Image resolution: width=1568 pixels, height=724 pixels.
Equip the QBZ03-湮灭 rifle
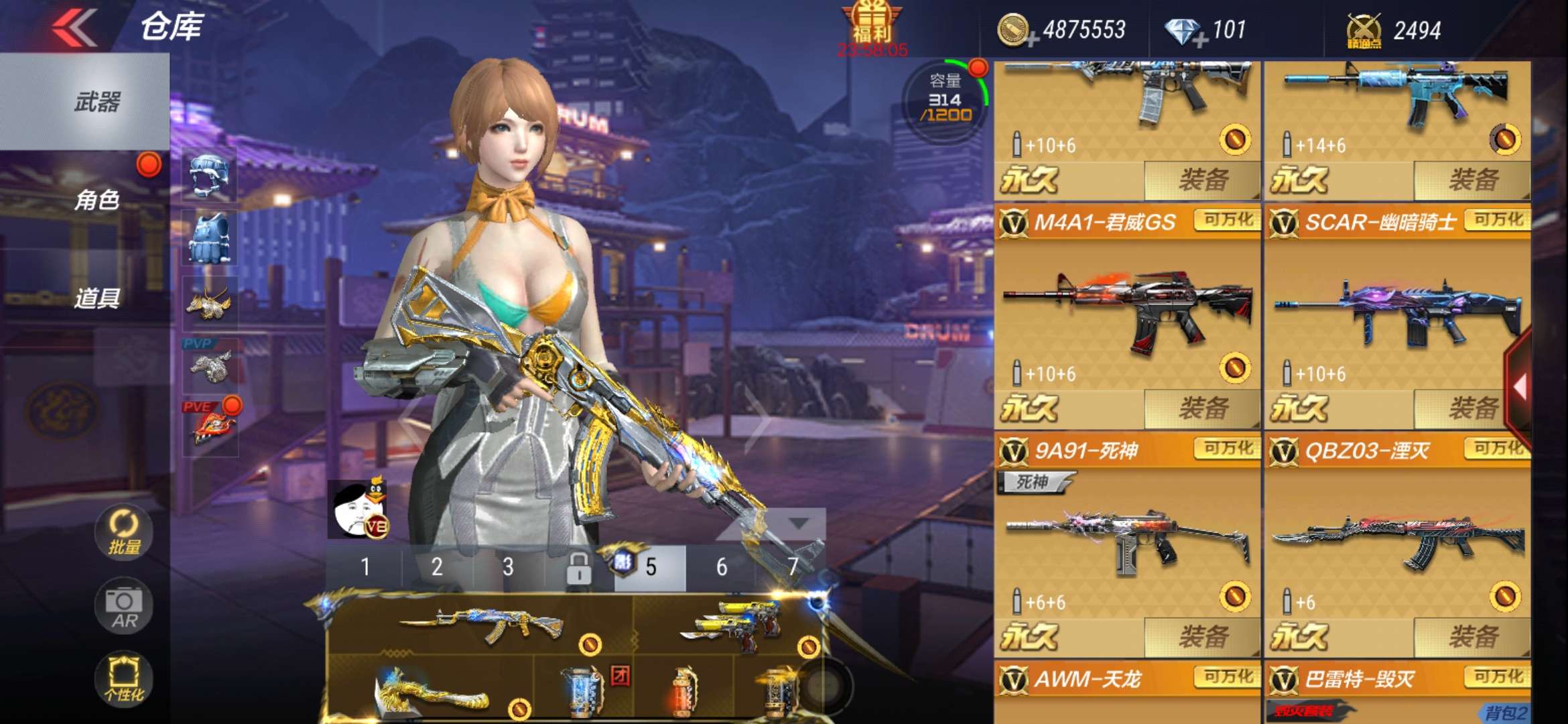1473,637
